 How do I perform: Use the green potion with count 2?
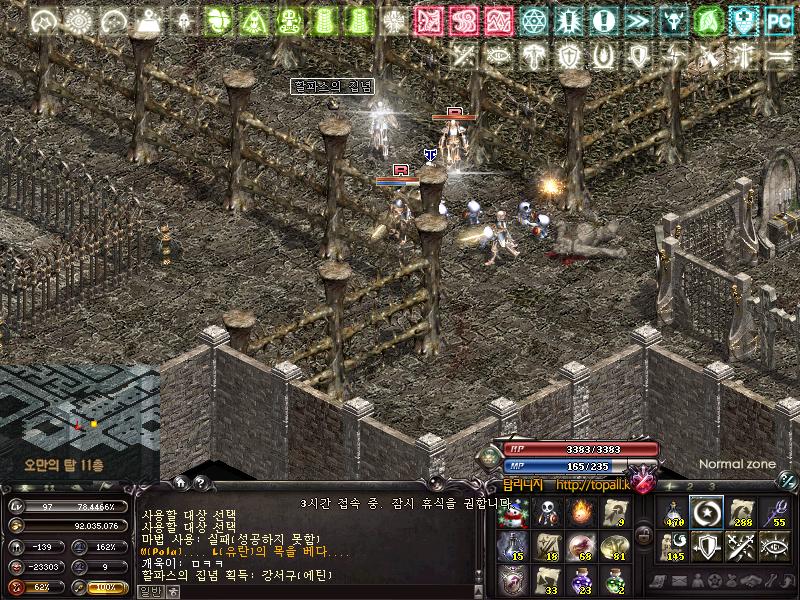[615, 580]
